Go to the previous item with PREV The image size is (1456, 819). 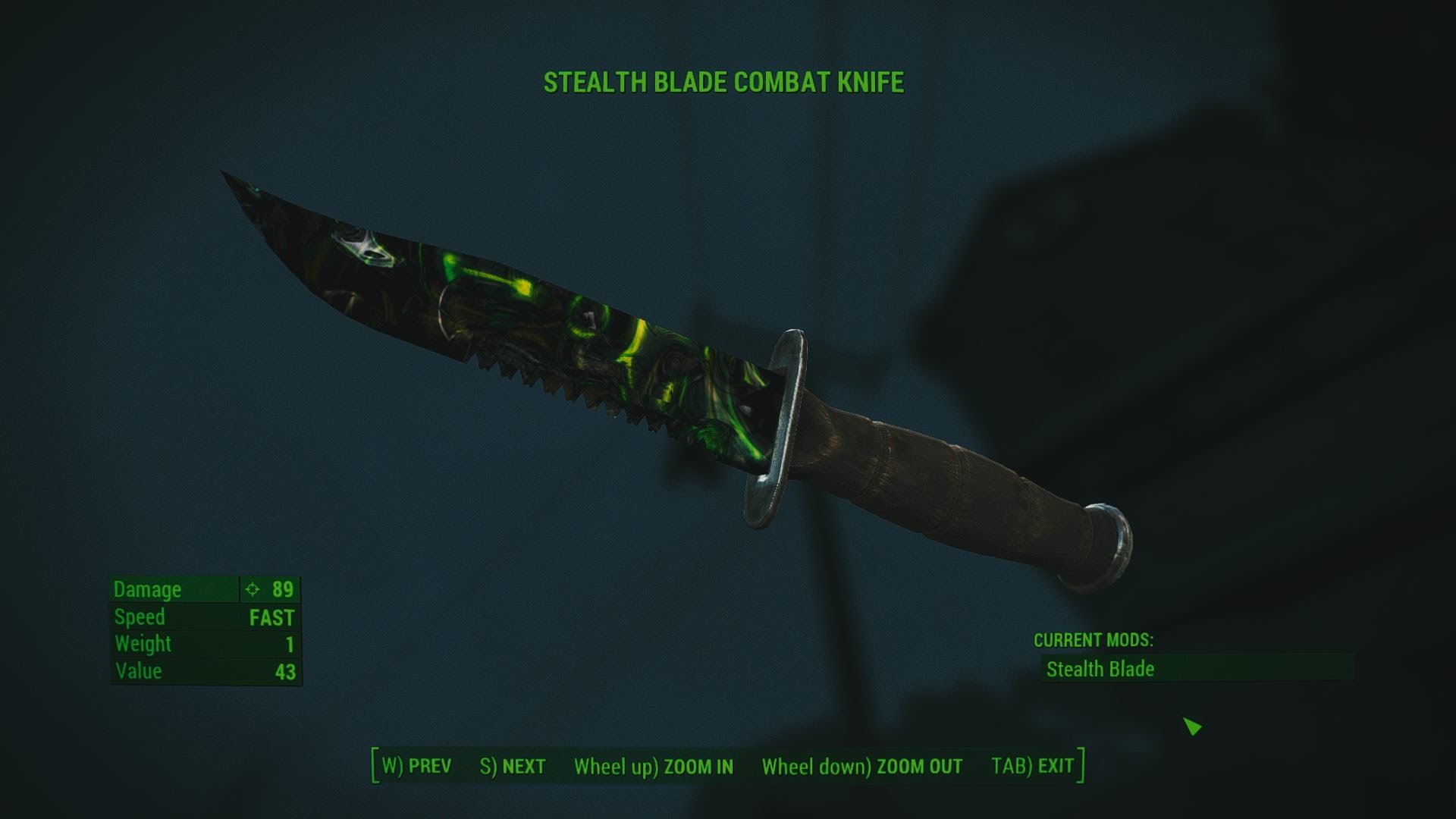tap(416, 766)
